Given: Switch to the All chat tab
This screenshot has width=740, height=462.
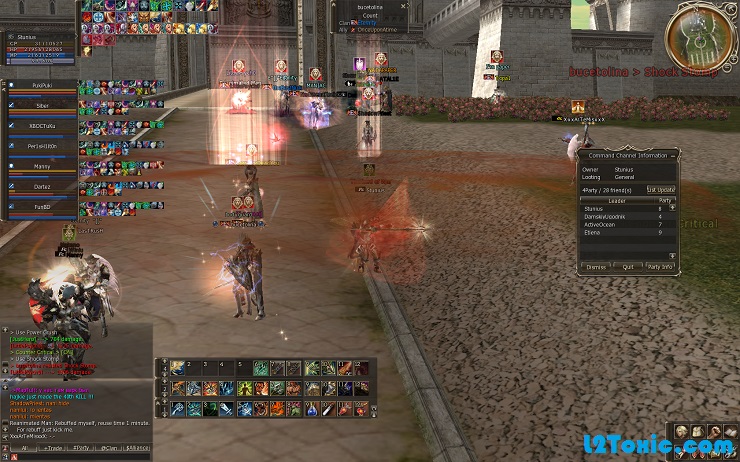Looking at the screenshot, I should coord(23,447).
